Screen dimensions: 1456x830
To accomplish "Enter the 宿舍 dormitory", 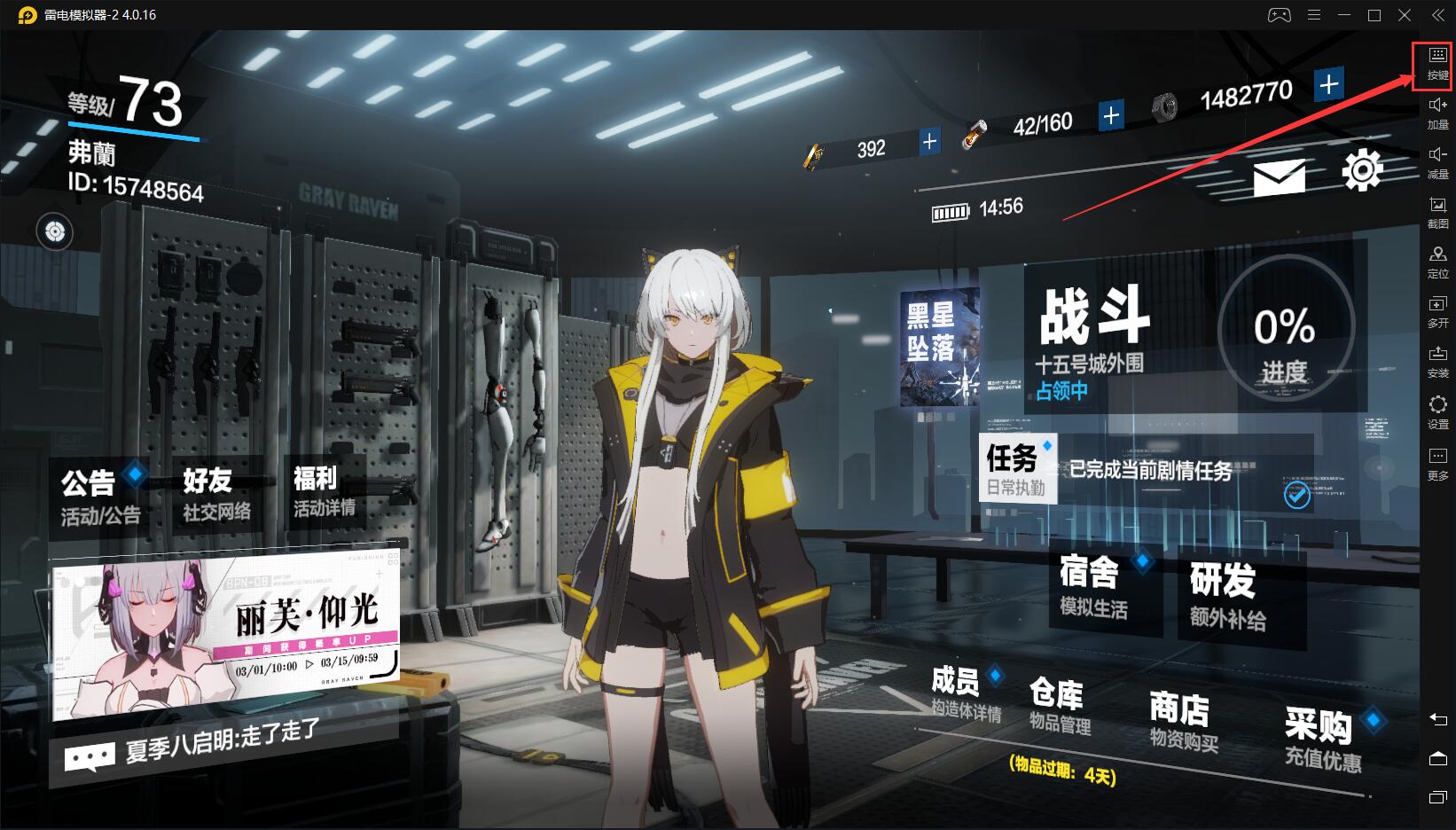I will [1094, 586].
